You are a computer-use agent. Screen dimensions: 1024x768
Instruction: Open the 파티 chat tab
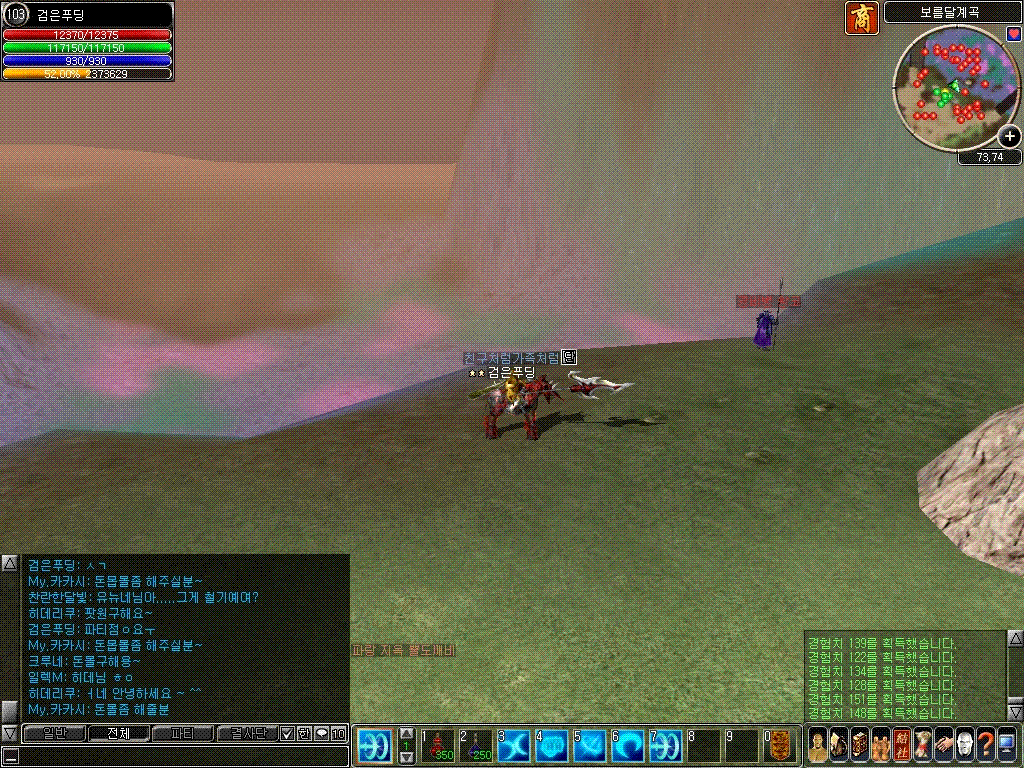182,734
